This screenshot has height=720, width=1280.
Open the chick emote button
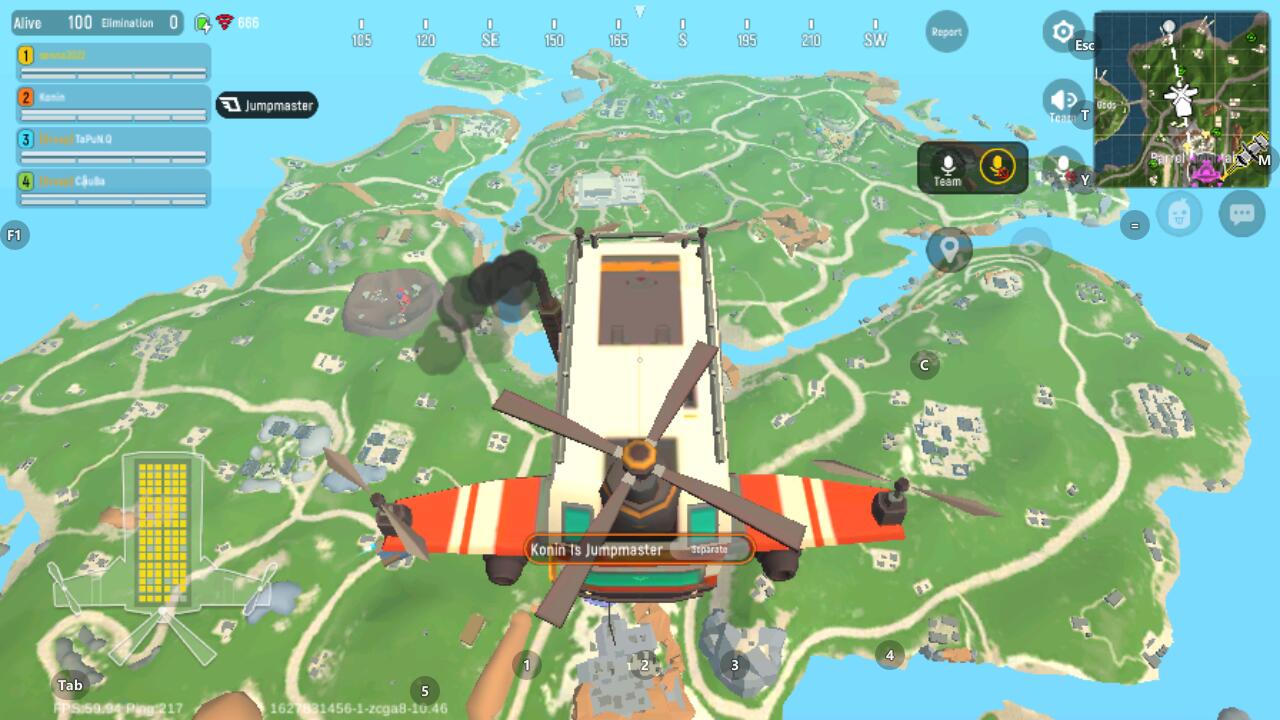click(x=1180, y=214)
